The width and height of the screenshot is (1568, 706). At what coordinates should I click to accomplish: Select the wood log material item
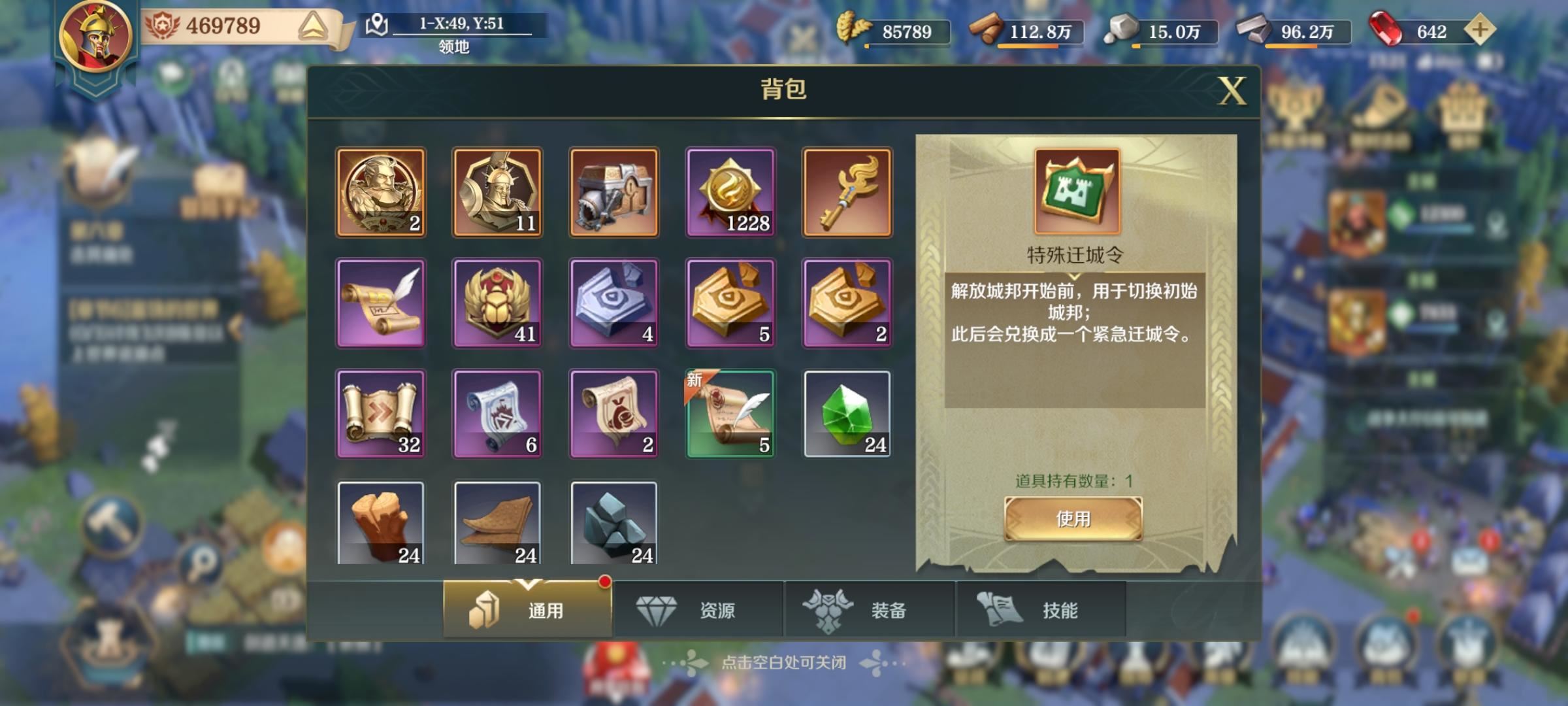tap(381, 523)
